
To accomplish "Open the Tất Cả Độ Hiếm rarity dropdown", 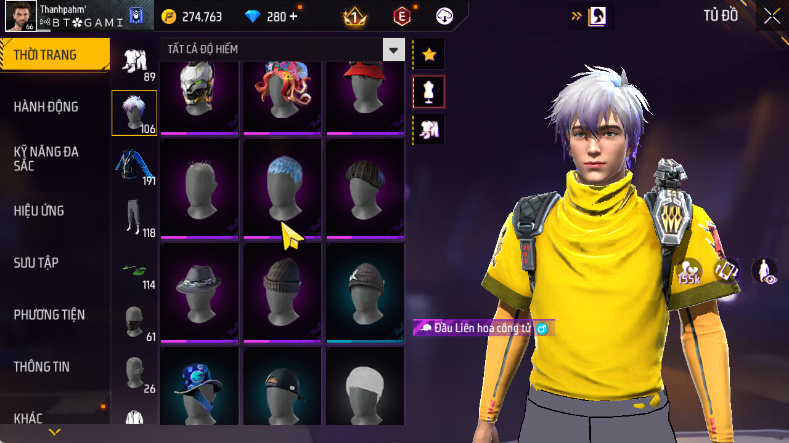I will click(x=394, y=50).
